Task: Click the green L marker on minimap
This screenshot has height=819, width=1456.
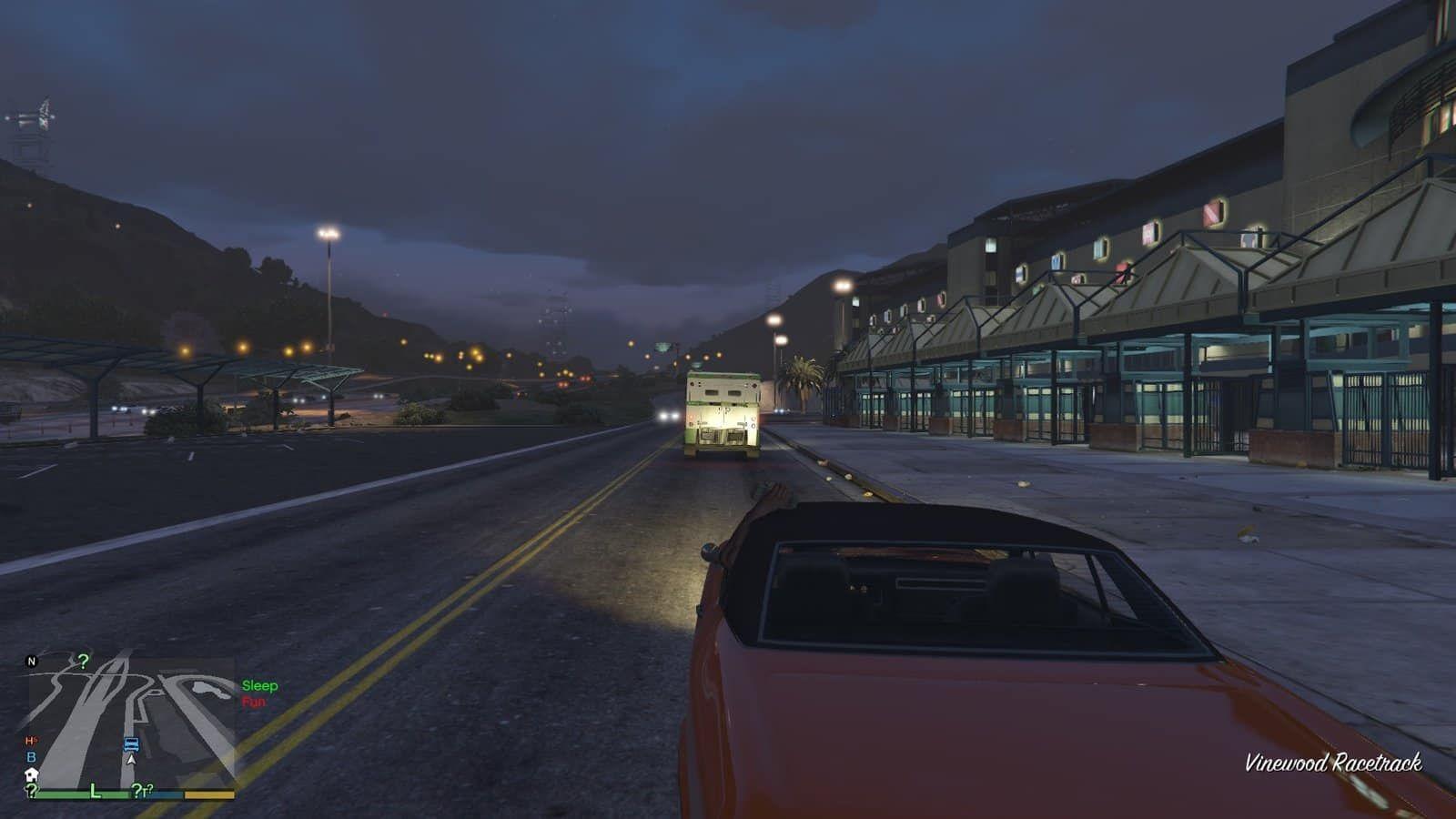Action: tap(95, 791)
